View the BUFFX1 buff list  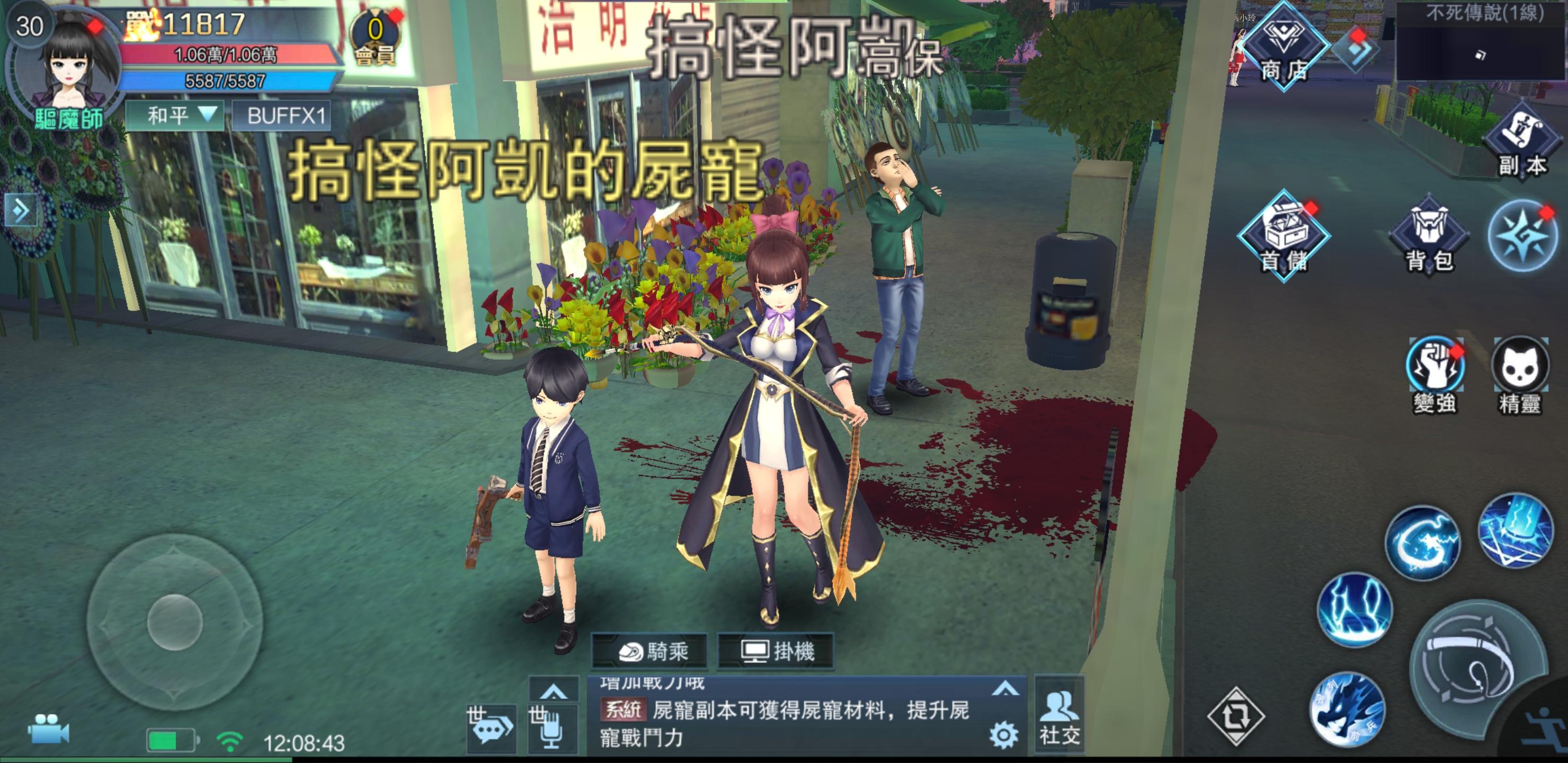282,115
